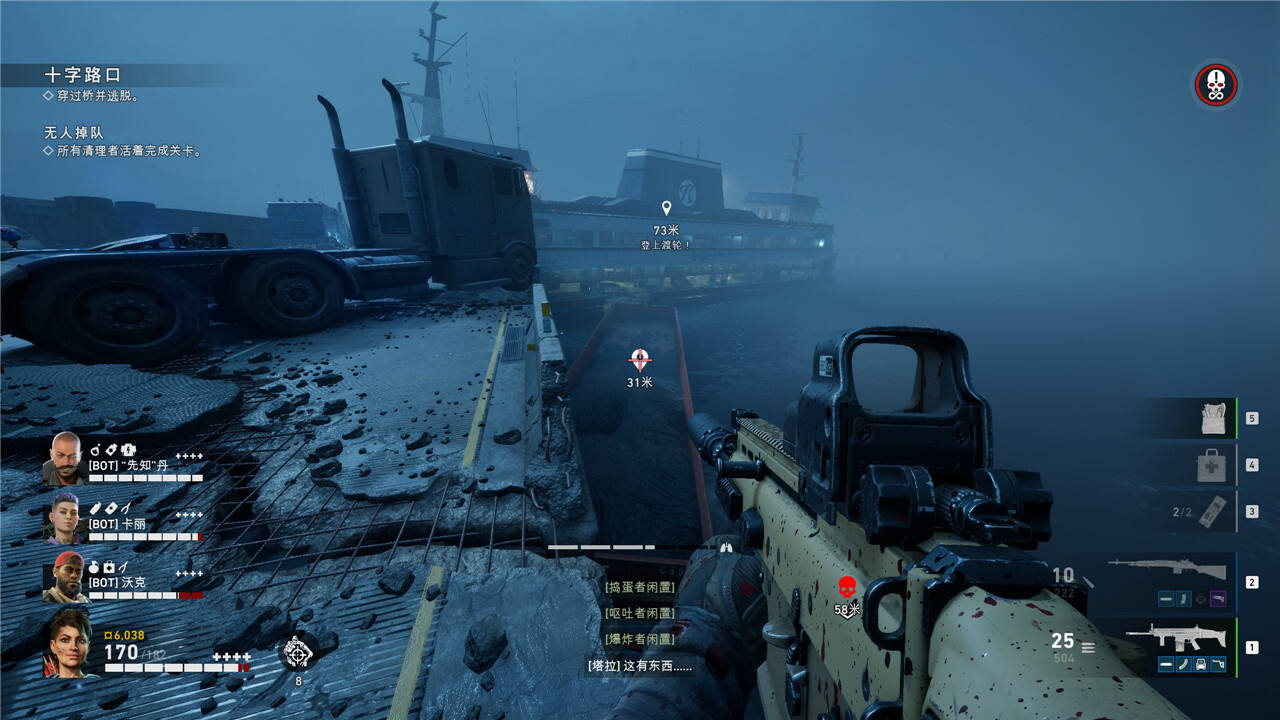This screenshot has width=1280, height=720.
Task: Select bot teammate 卡丽's portrait
Action: point(64,517)
